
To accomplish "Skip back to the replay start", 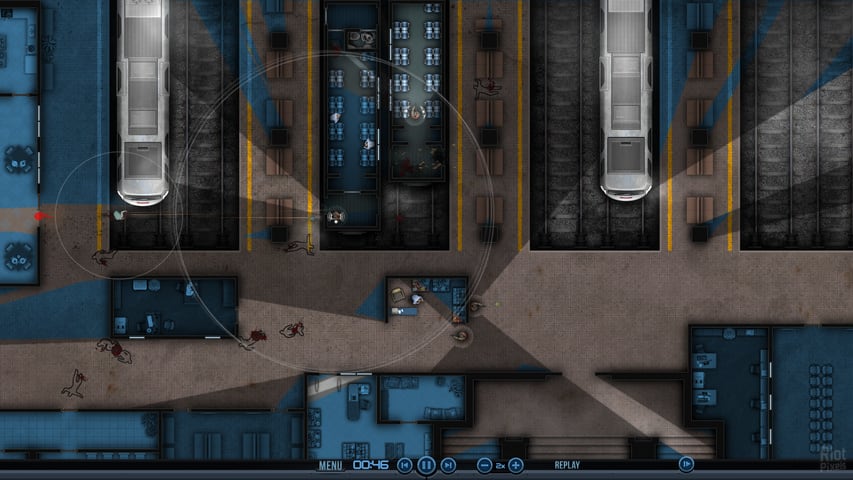I will point(404,465).
